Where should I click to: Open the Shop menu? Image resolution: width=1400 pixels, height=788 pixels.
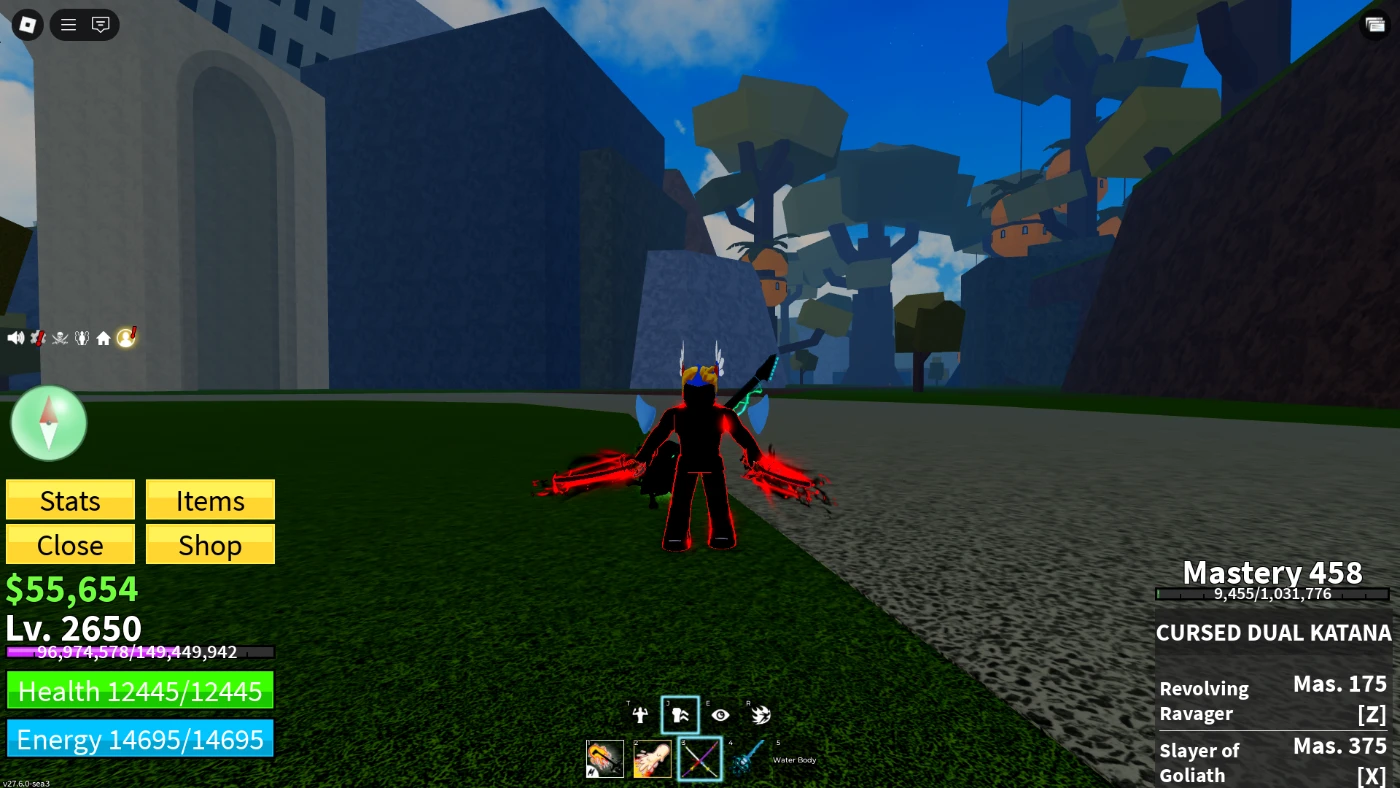[209, 544]
